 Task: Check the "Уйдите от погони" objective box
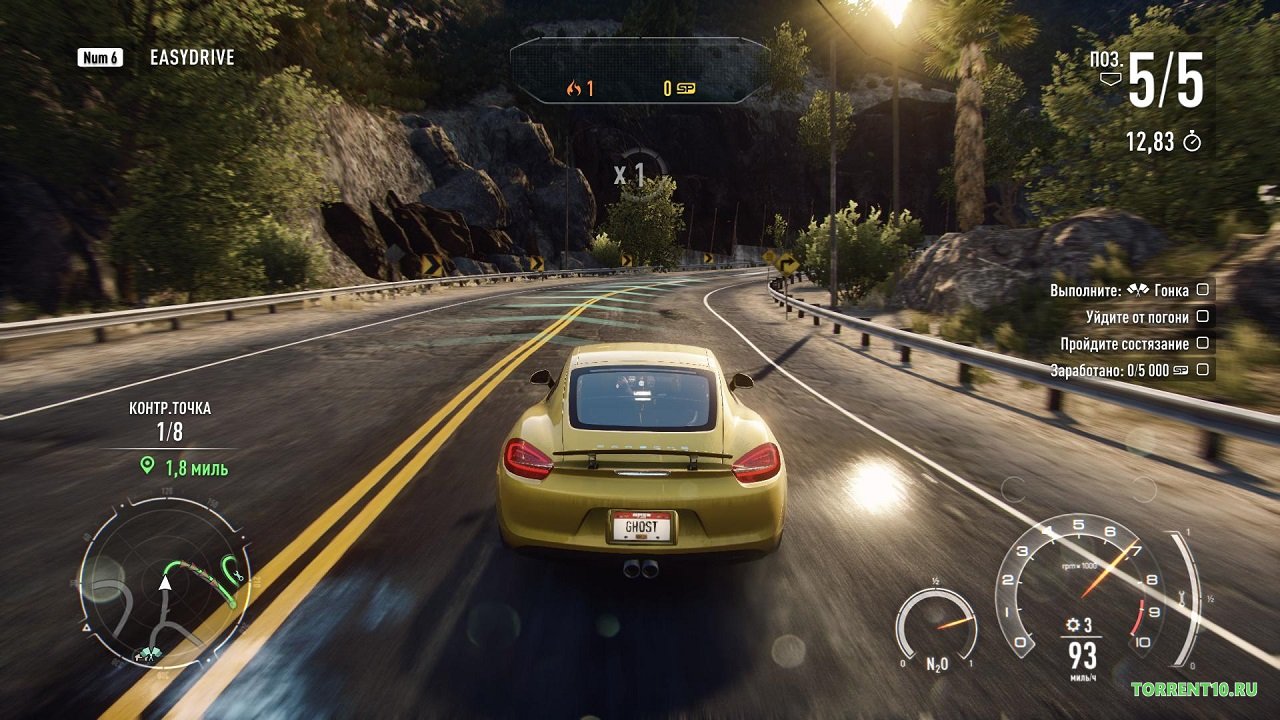[1203, 317]
